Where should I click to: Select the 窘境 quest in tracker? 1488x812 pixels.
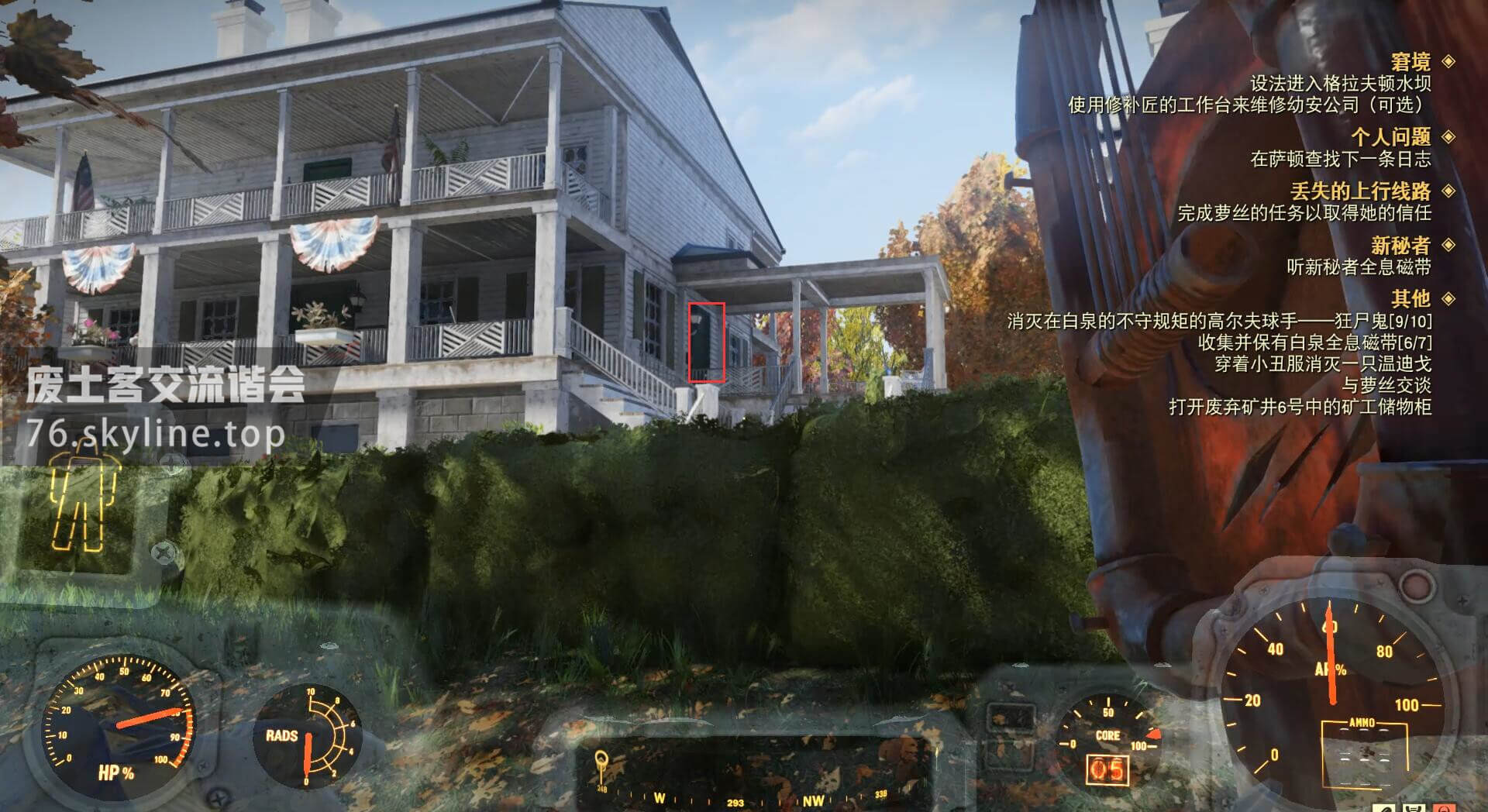click(1410, 62)
